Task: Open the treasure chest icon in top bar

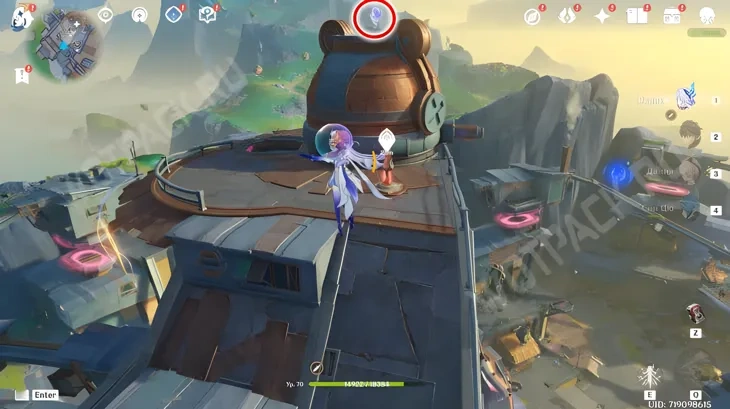Action: (x=672, y=16)
